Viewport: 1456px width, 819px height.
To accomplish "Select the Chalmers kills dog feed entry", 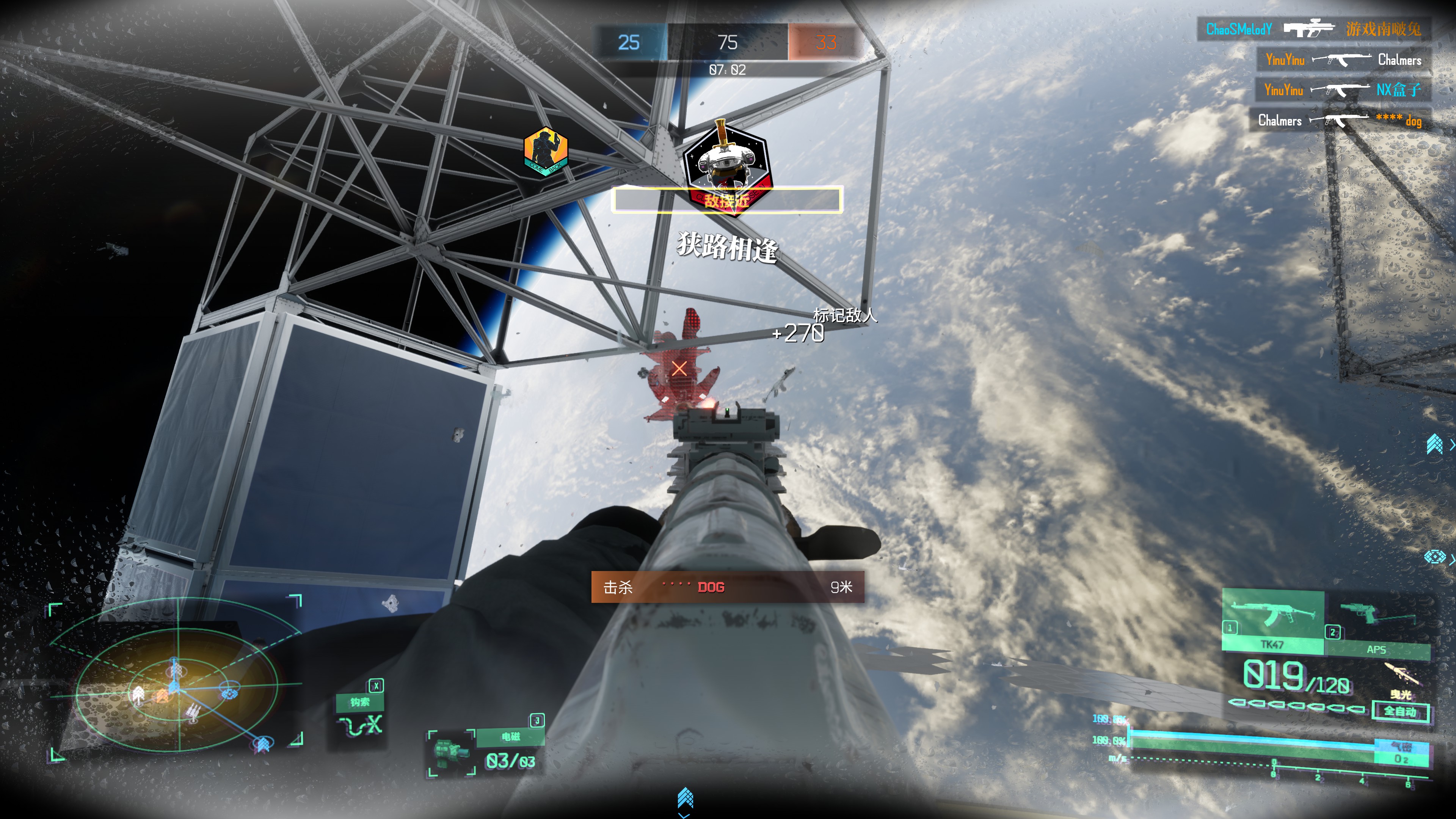I will (1340, 121).
